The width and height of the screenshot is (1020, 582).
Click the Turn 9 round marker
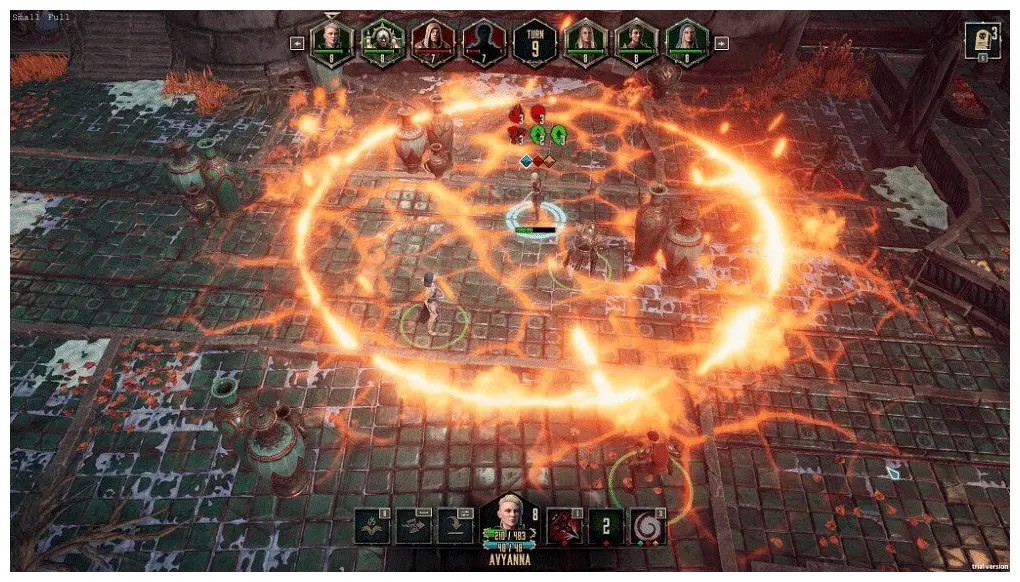534,41
